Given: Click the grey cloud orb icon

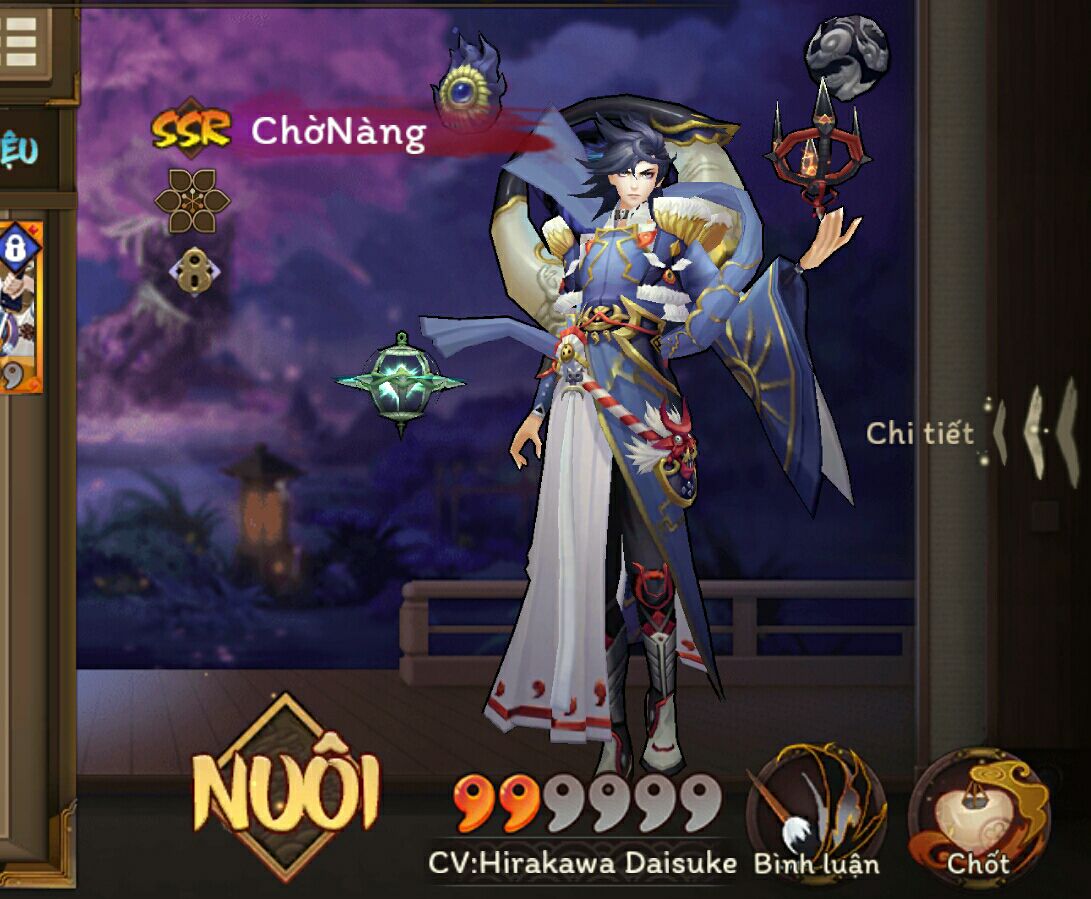Looking at the screenshot, I should (846, 49).
